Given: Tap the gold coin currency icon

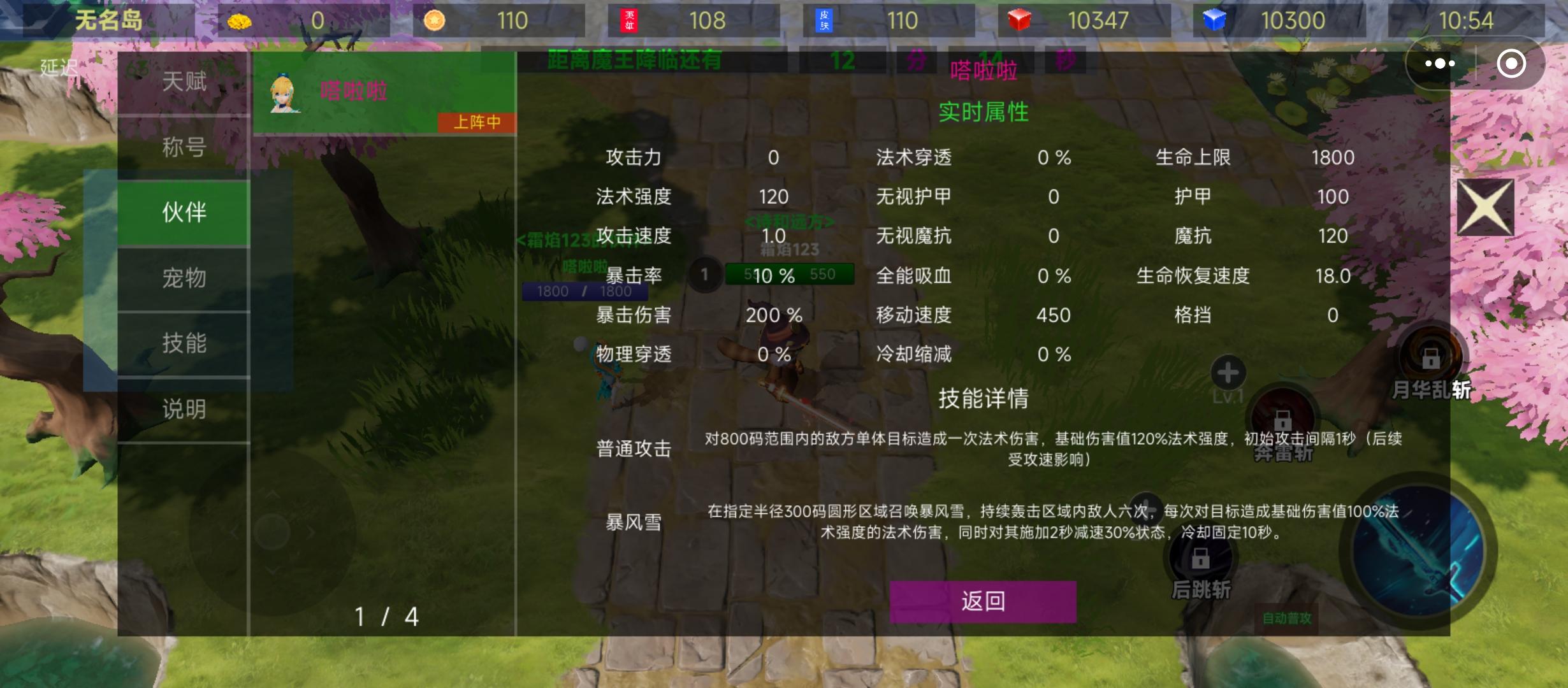Looking at the screenshot, I should [x=241, y=20].
